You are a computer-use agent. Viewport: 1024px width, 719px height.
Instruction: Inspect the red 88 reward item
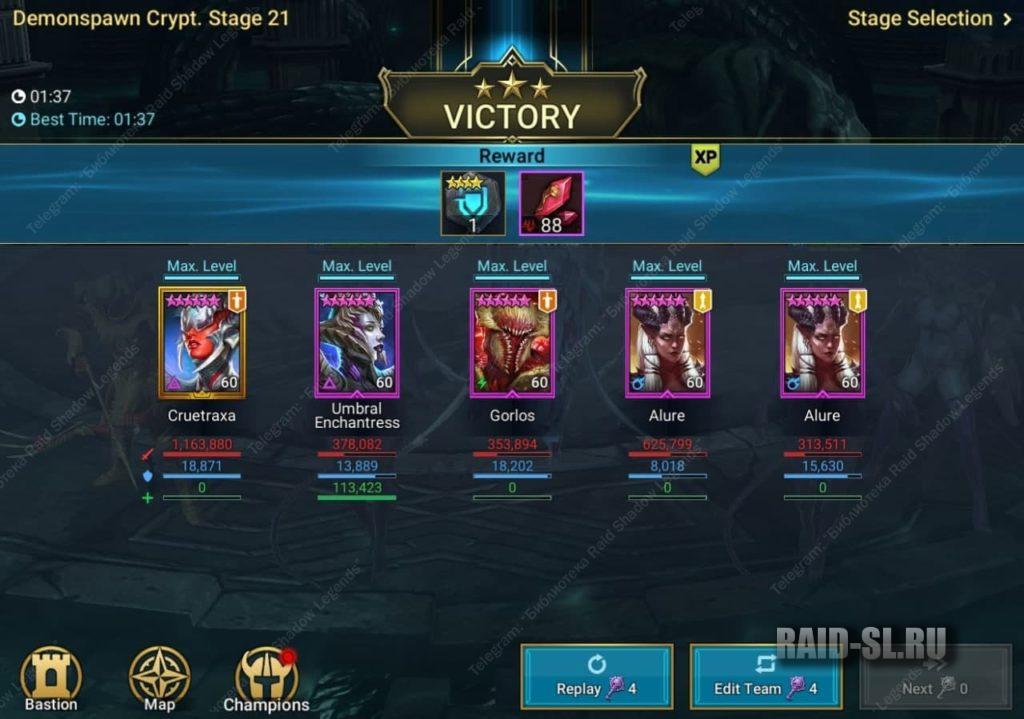click(551, 204)
